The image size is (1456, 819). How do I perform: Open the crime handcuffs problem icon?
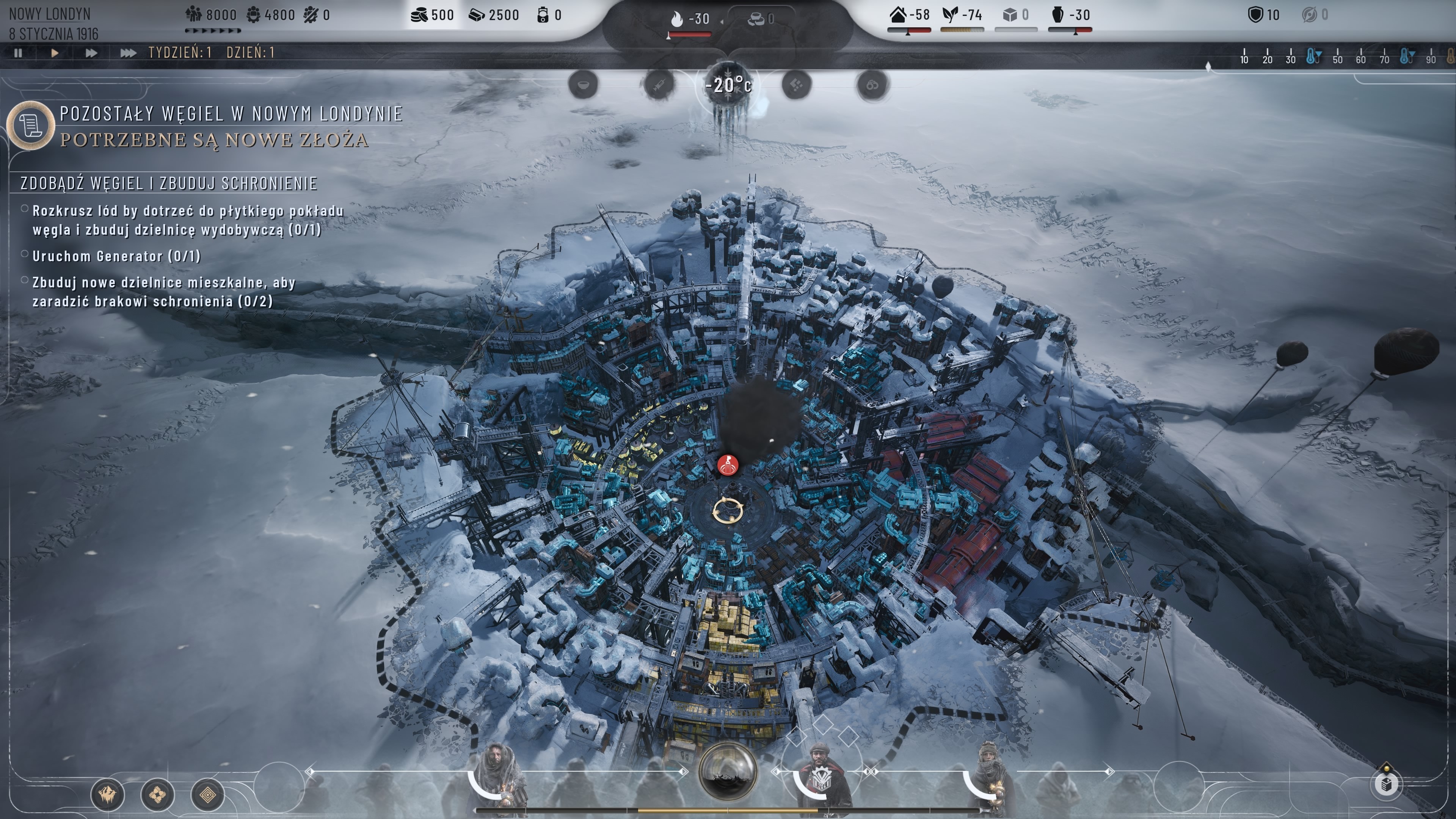coord(872,85)
